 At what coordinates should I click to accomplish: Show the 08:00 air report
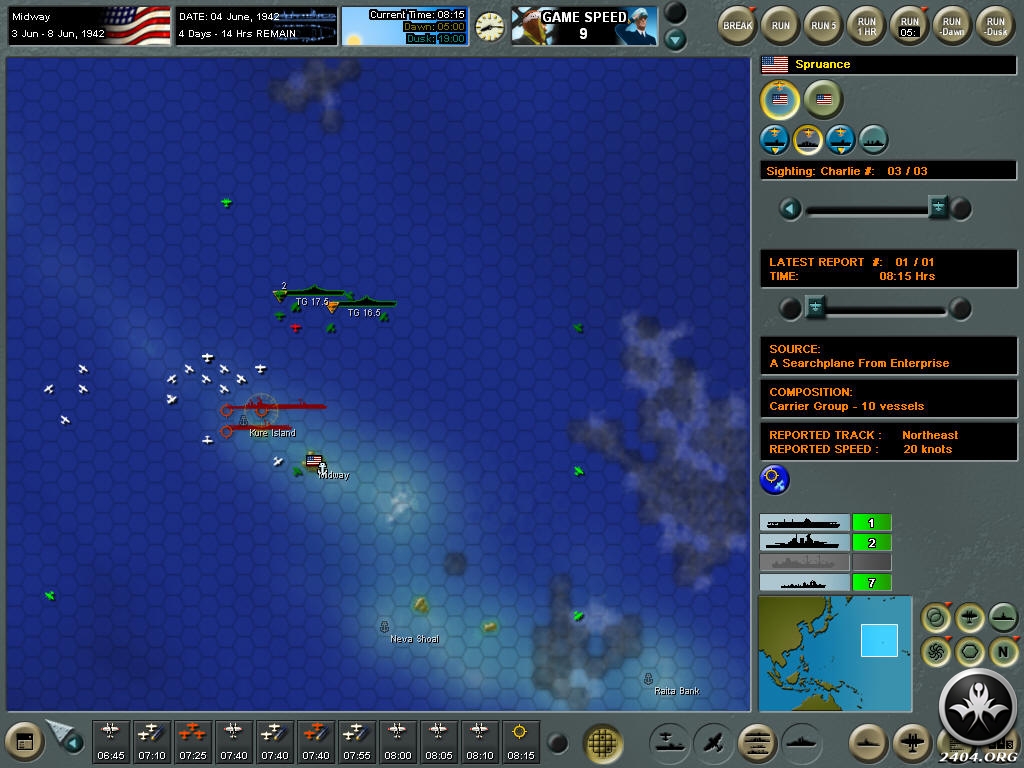397,740
